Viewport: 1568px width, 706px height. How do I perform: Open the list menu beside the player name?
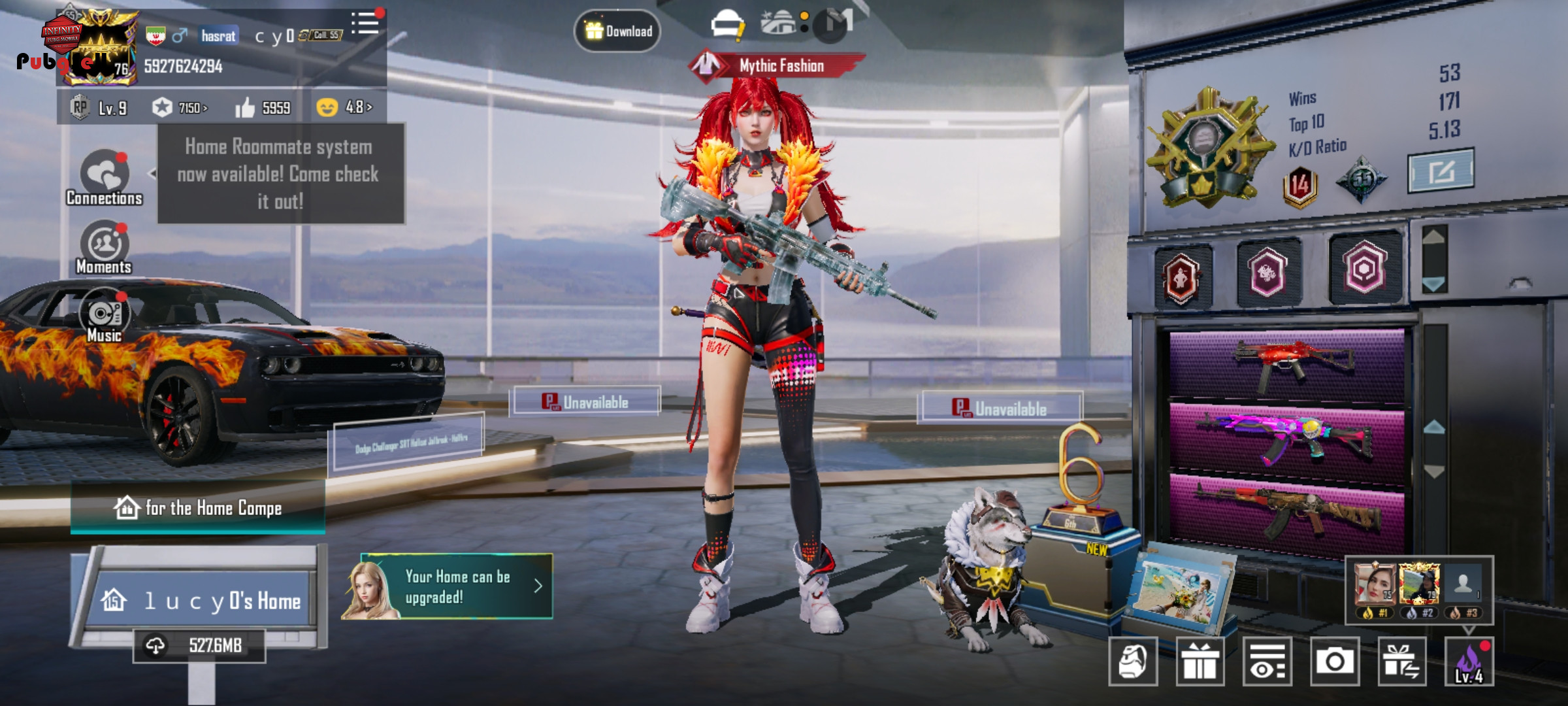coord(365,24)
